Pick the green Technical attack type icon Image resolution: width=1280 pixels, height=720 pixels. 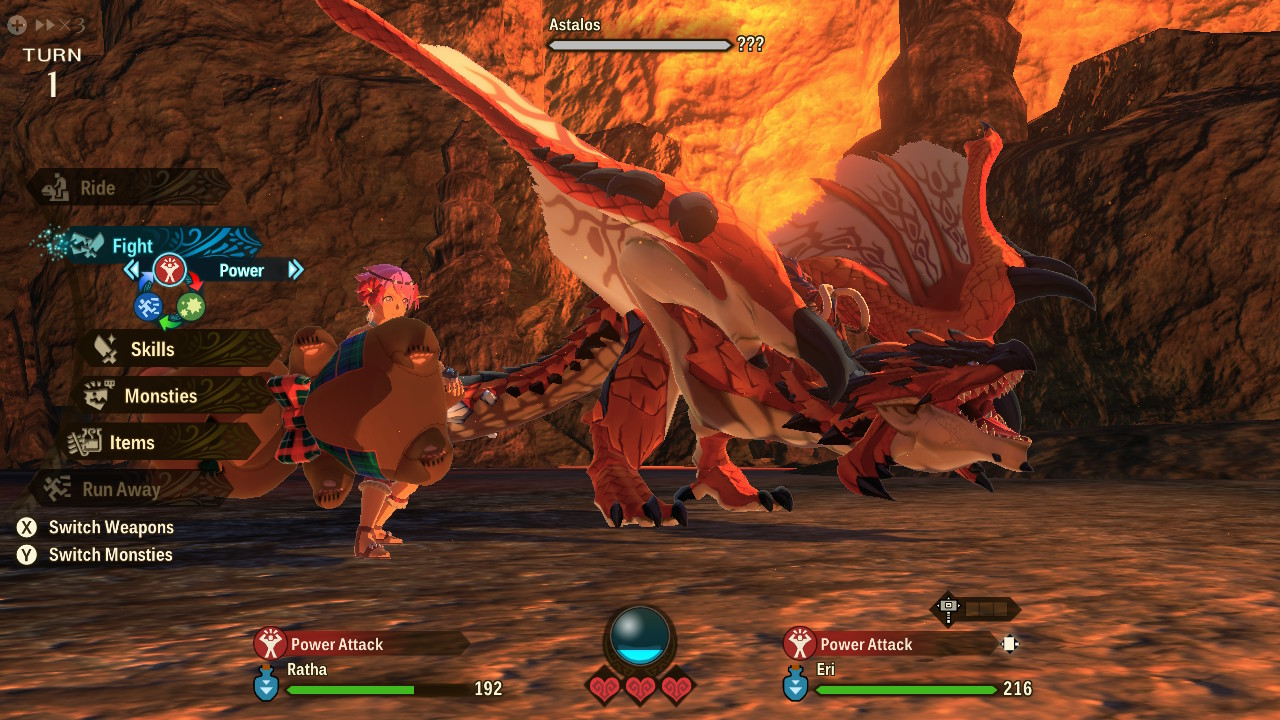point(190,306)
